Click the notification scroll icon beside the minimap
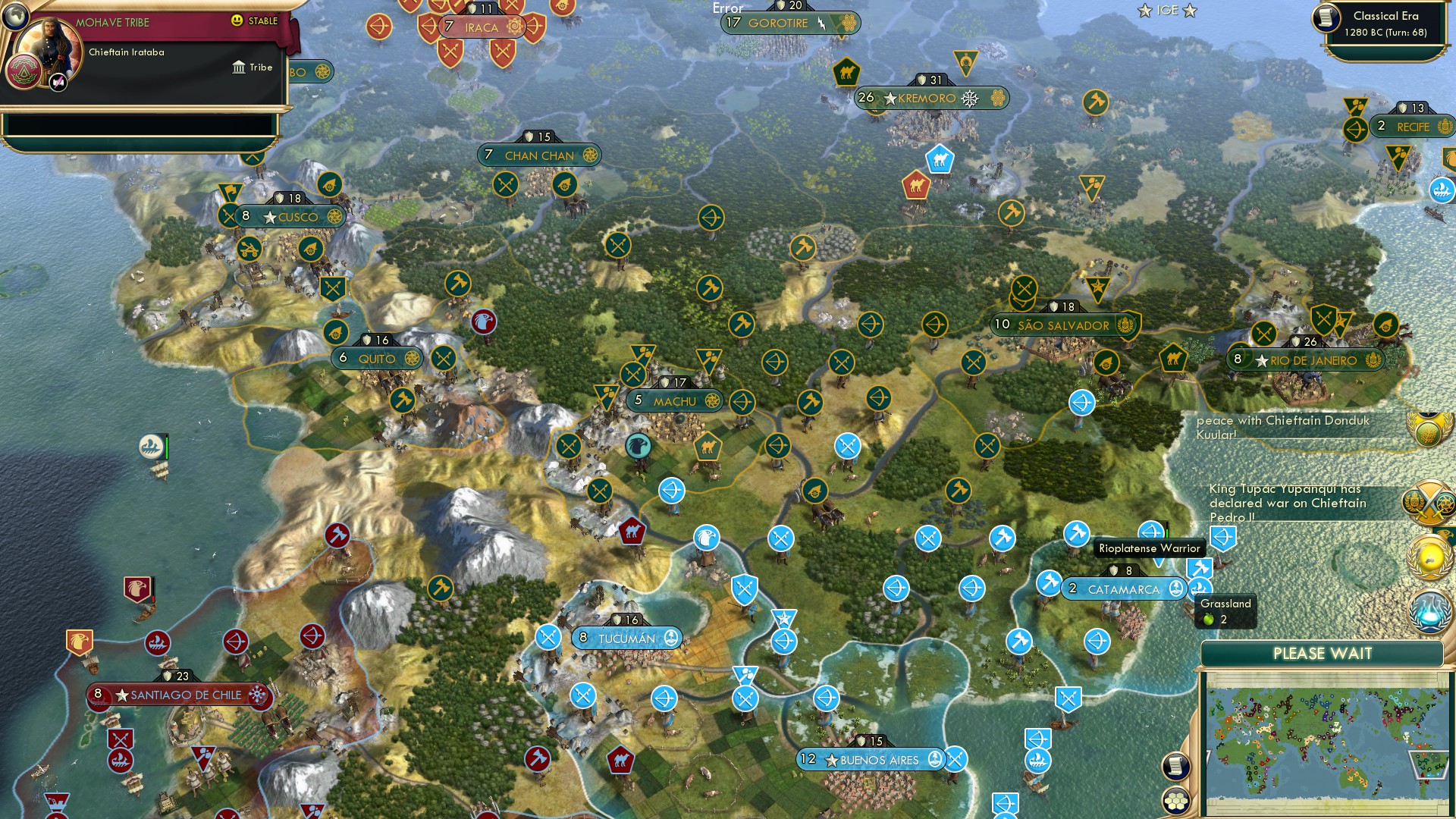Screen dimensions: 1456x819 (1174, 766)
